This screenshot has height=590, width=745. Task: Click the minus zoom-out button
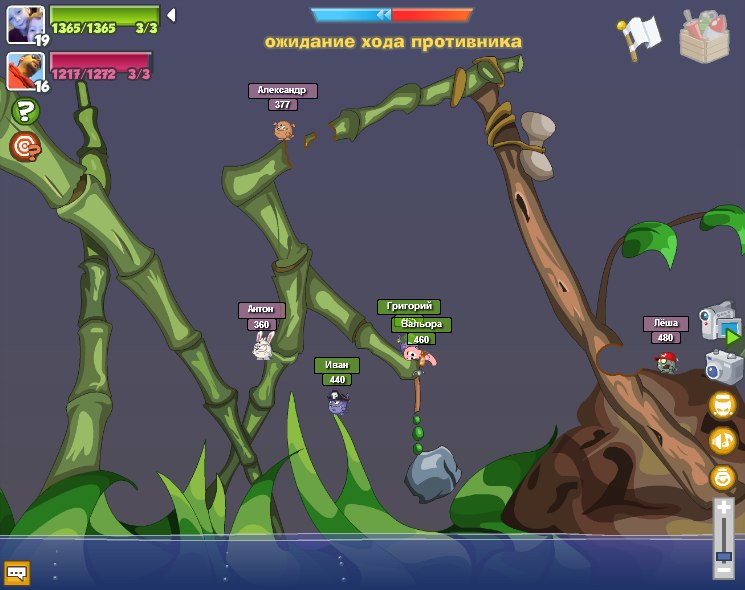(723, 570)
